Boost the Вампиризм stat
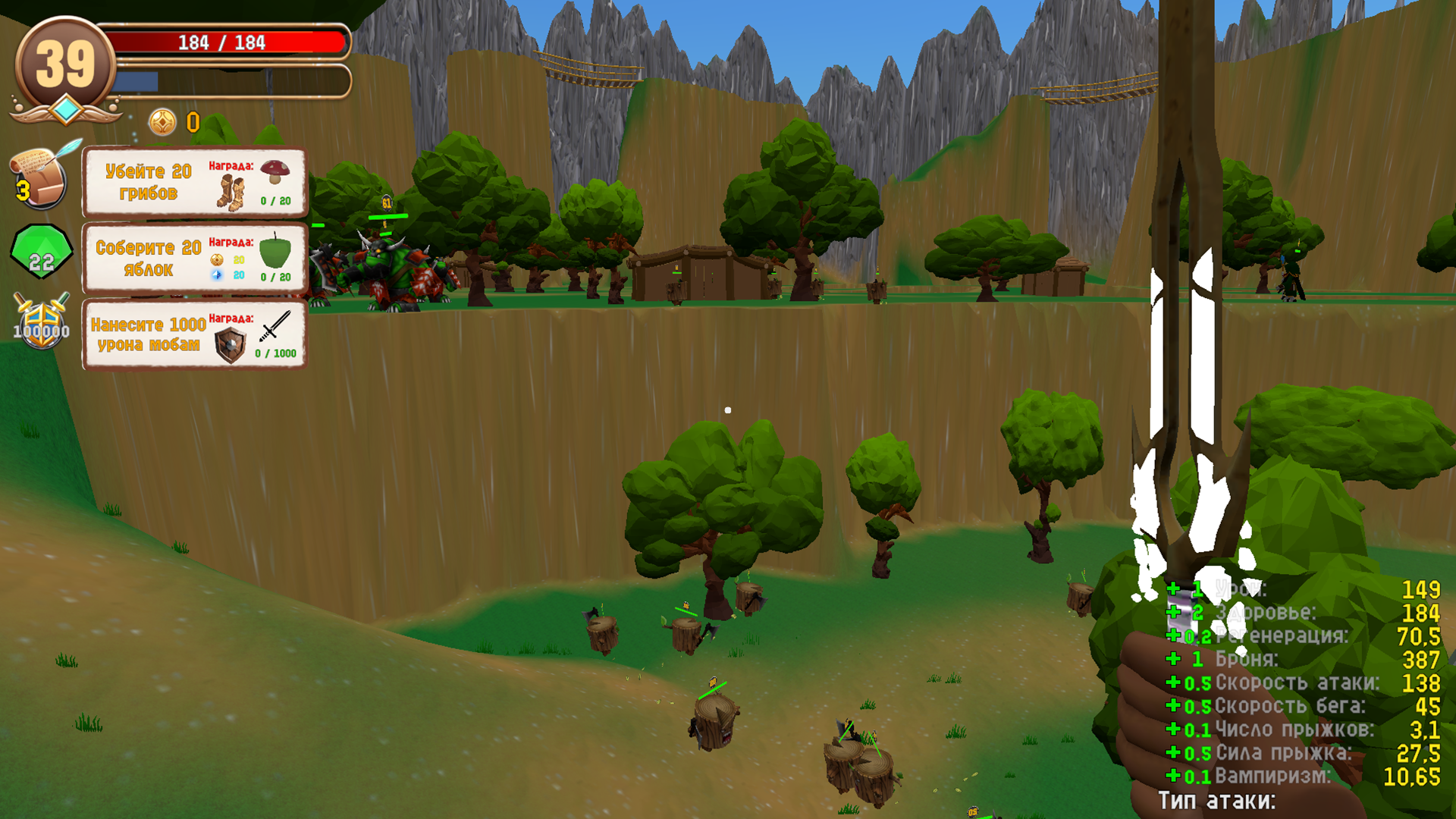Screen dimensions: 1456x819 (1173, 776)
